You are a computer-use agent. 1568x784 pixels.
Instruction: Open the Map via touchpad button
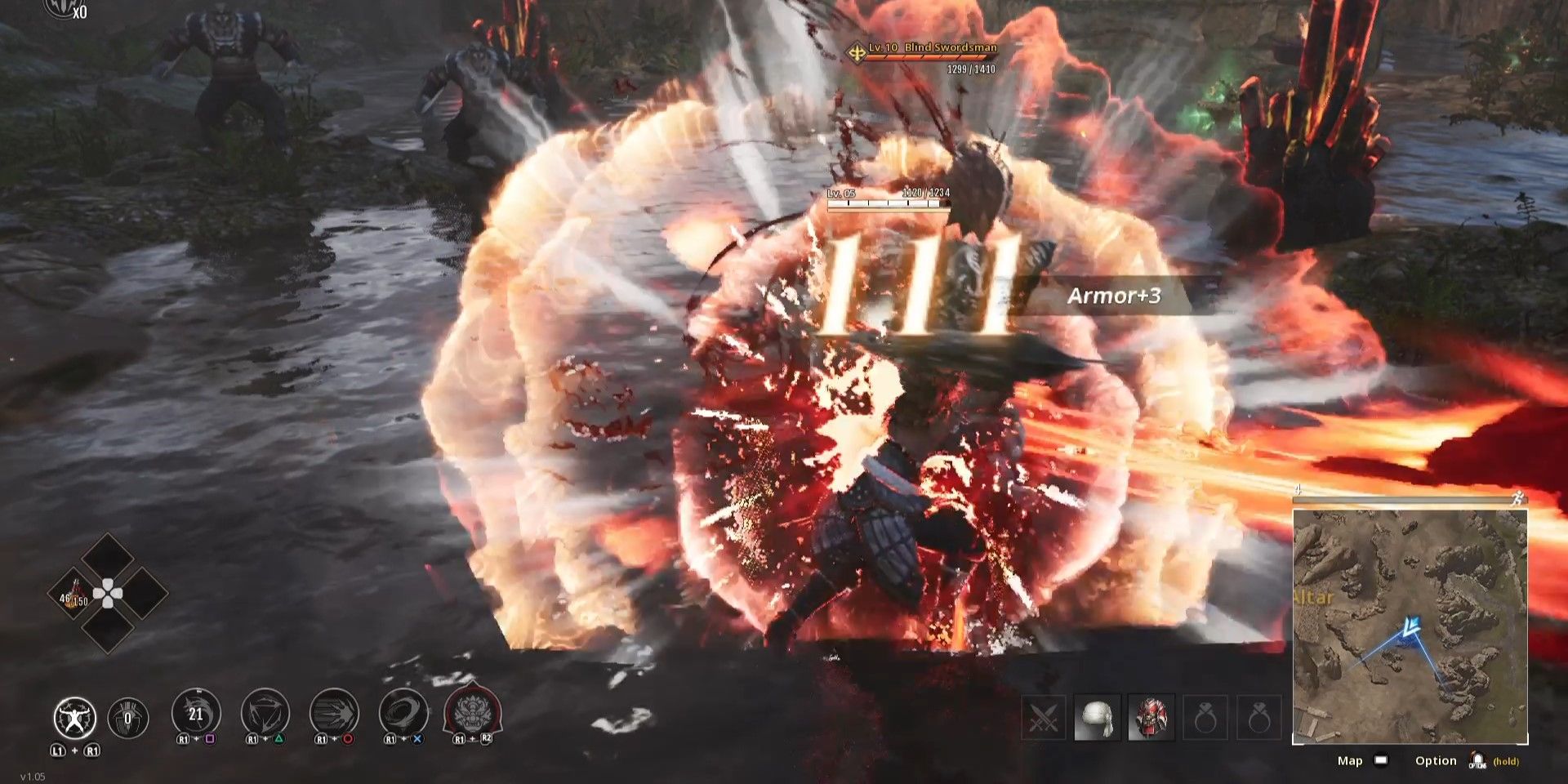click(1380, 760)
